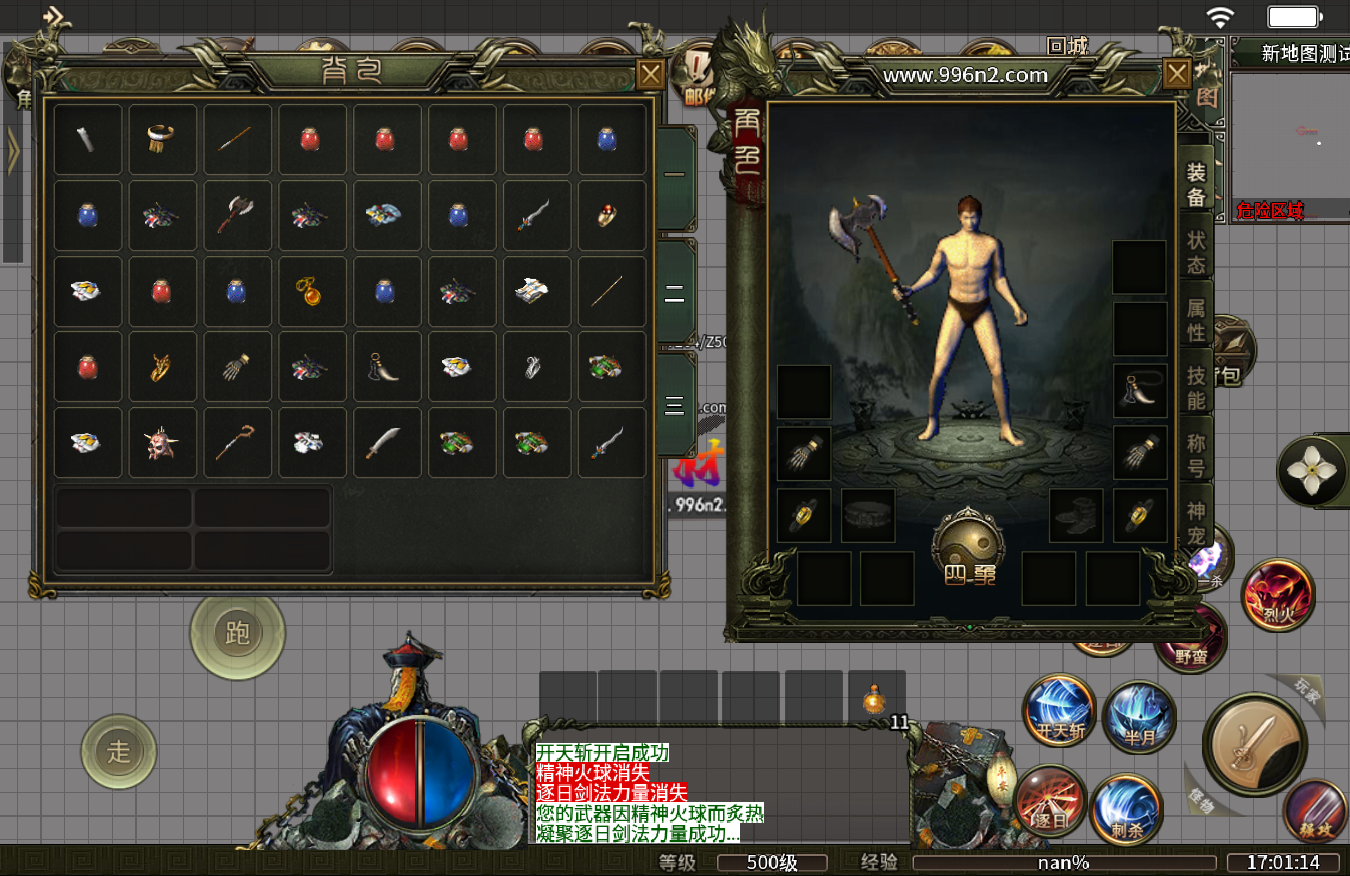The height and width of the screenshot is (876, 1350).
Task: Use the 开天斩 skill
Action: 1060,712
